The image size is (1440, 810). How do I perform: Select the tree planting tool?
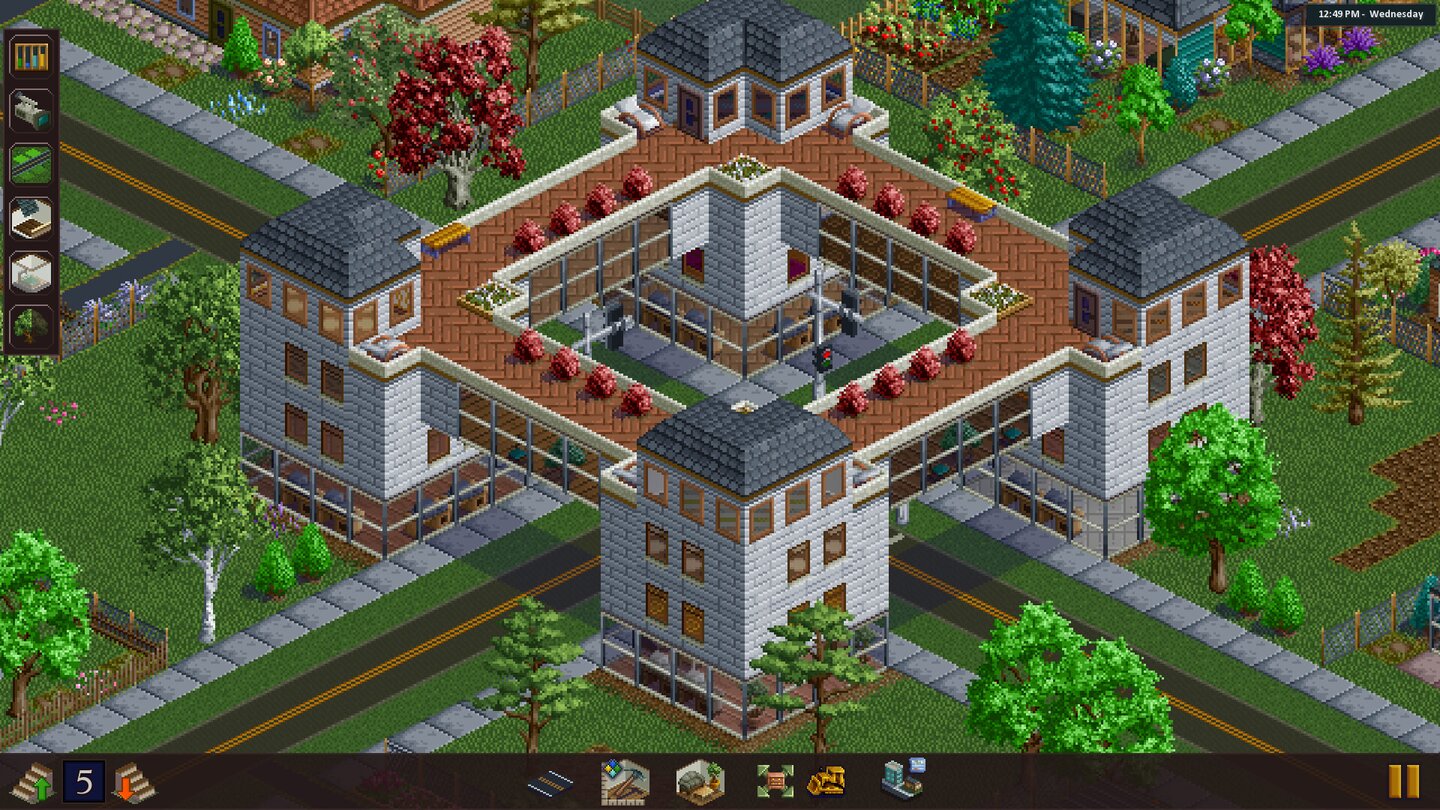coord(30,325)
